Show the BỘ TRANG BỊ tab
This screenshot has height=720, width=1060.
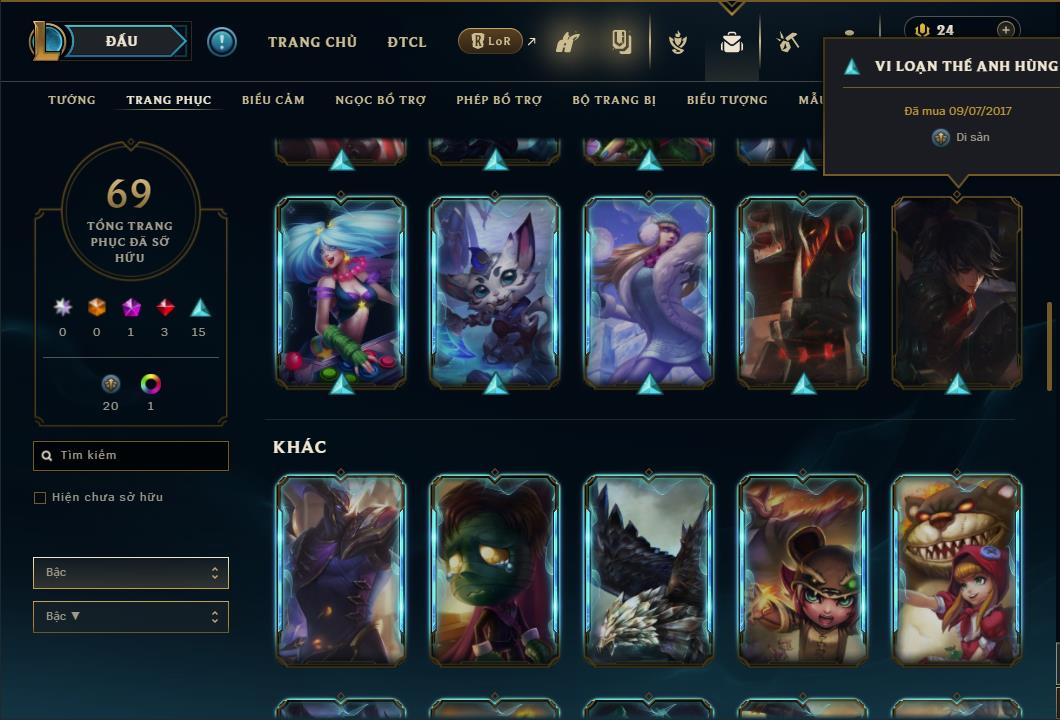pyautogui.click(x=614, y=100)
